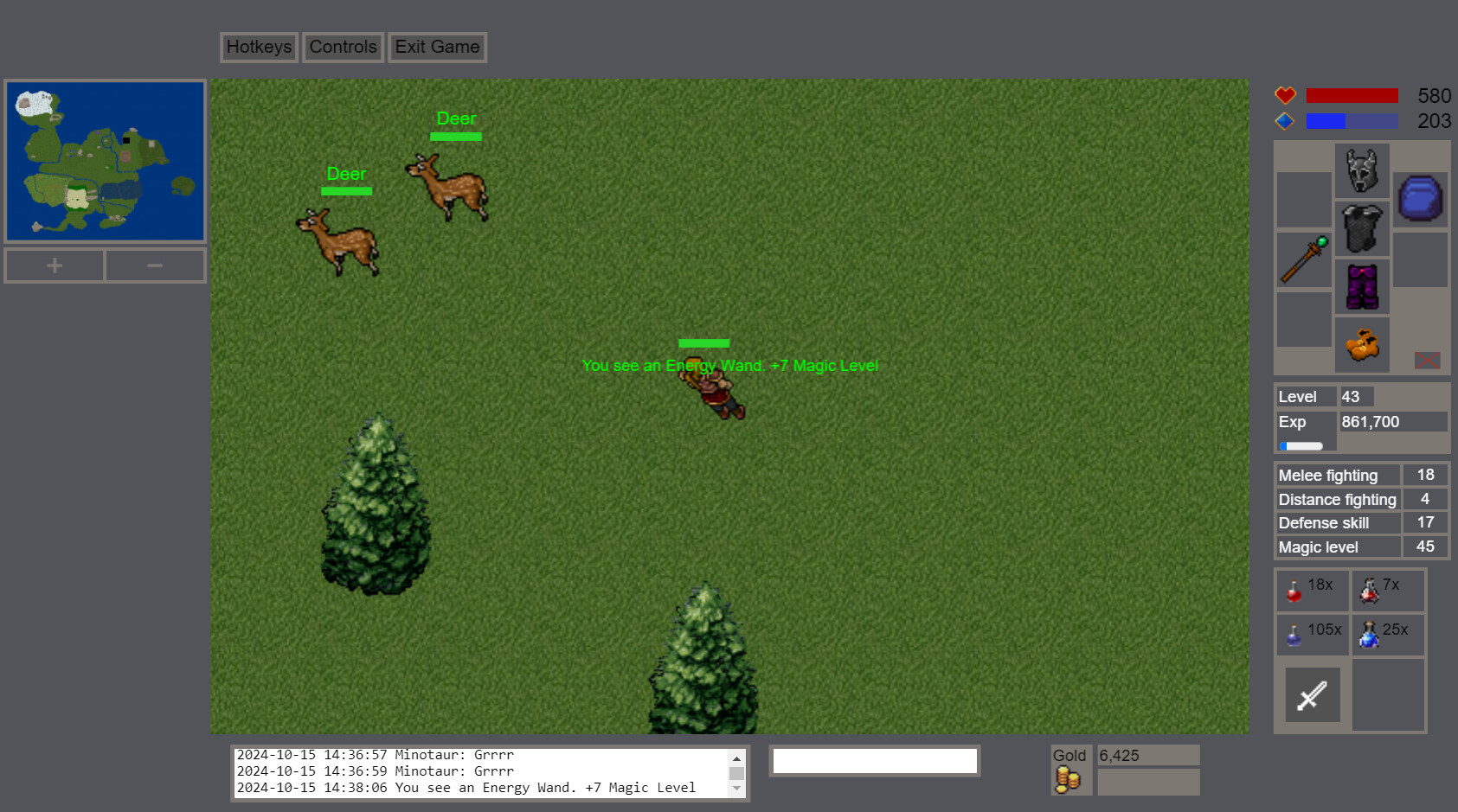Select the sword attack mode icon

(1312, 694)
